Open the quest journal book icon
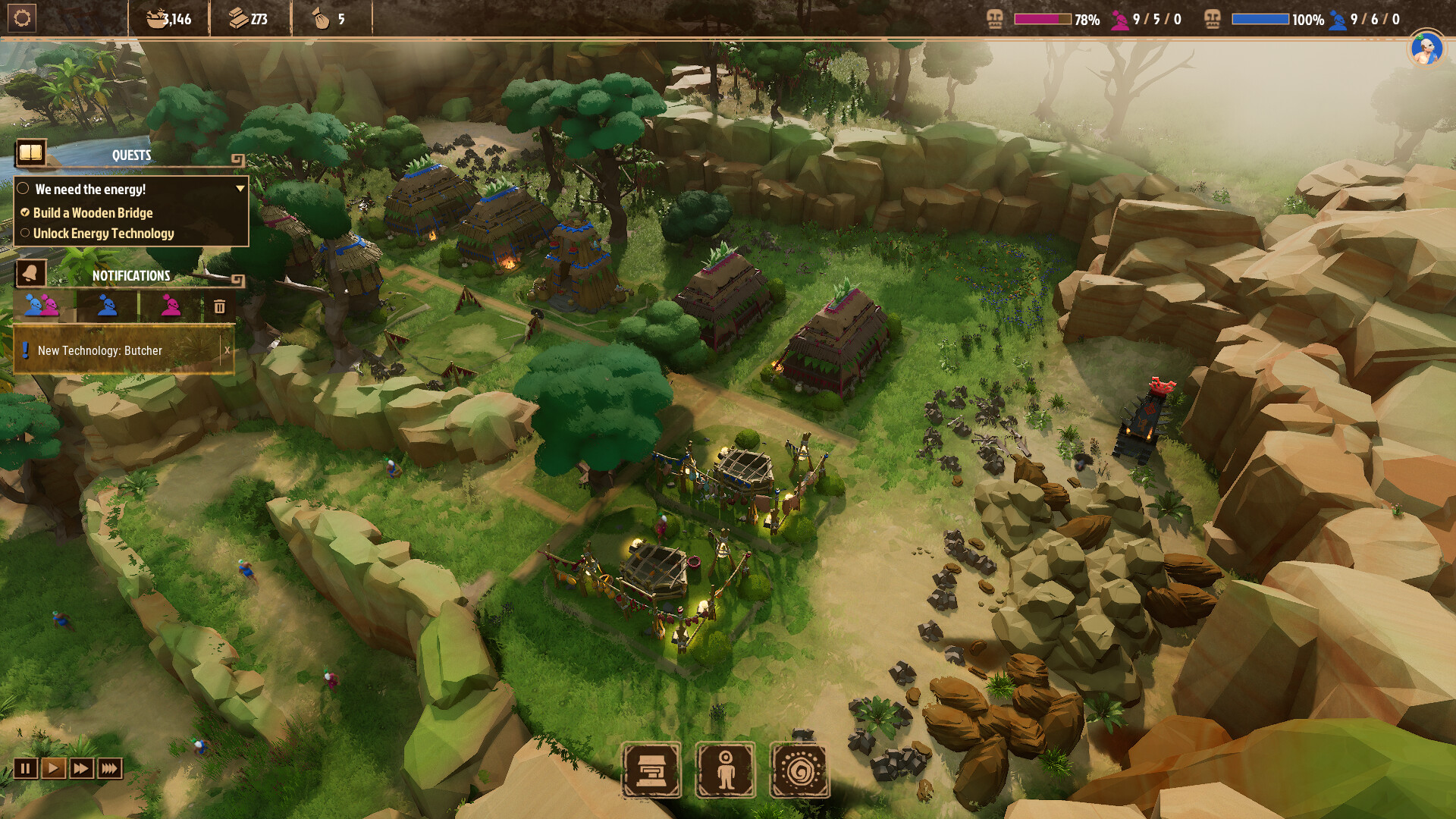The width and height of the screenshot is (1456, 819). point(31,153)
